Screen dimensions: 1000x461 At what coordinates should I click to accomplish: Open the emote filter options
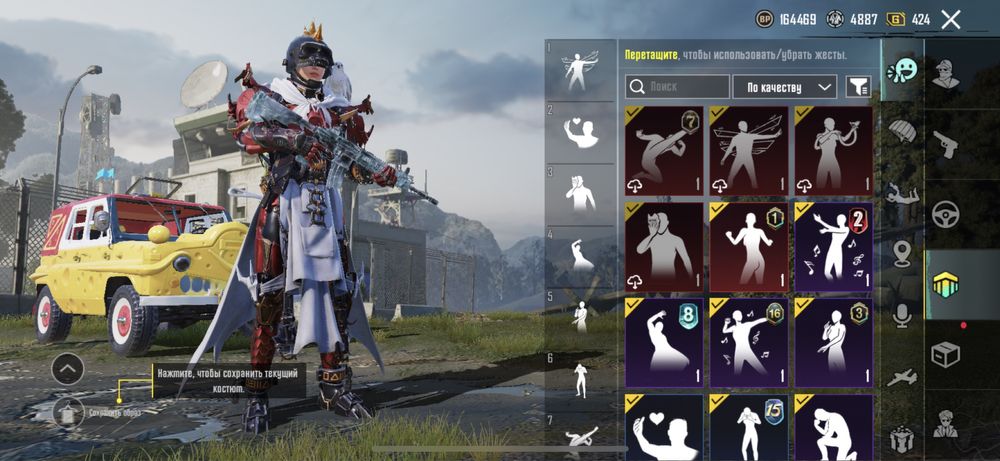click(x=857, y=87)
